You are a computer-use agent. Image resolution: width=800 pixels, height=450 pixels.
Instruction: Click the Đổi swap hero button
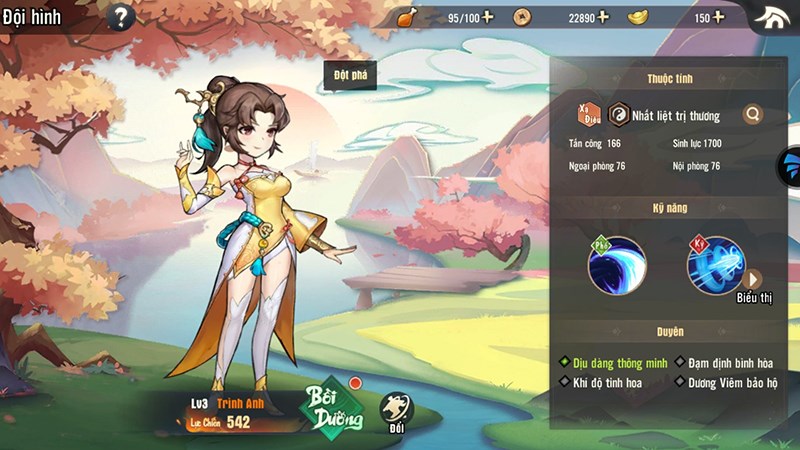[x=396, y=408]
